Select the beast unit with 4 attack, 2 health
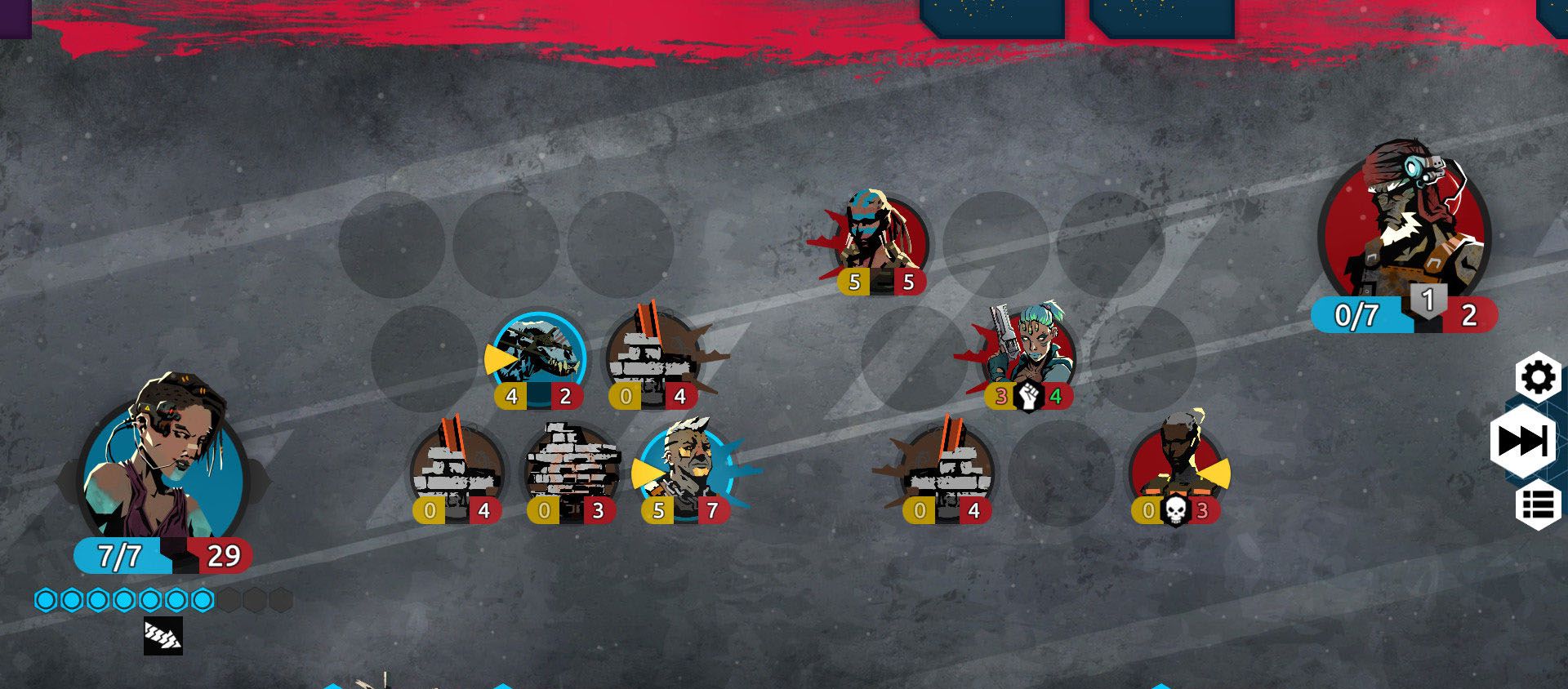 coord(539,358)
